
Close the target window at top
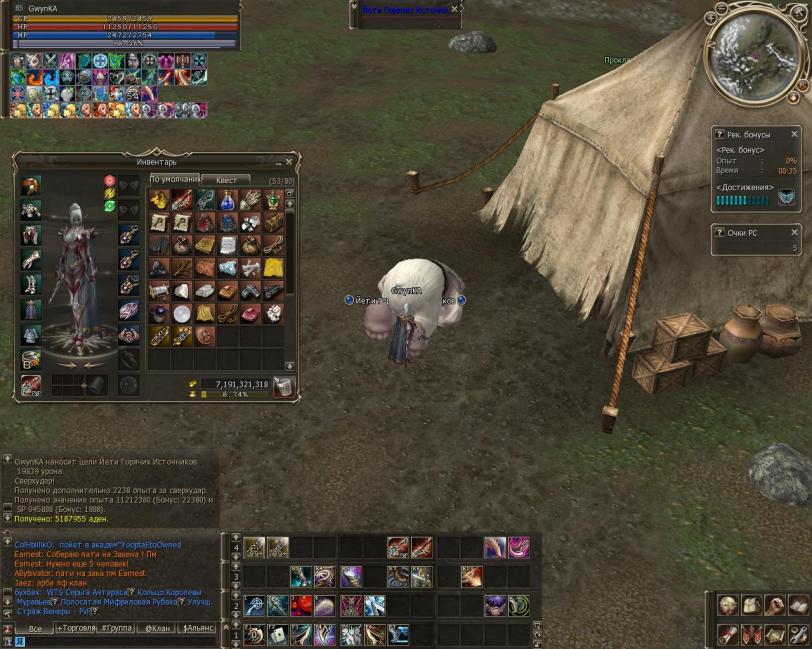(456, 9)
